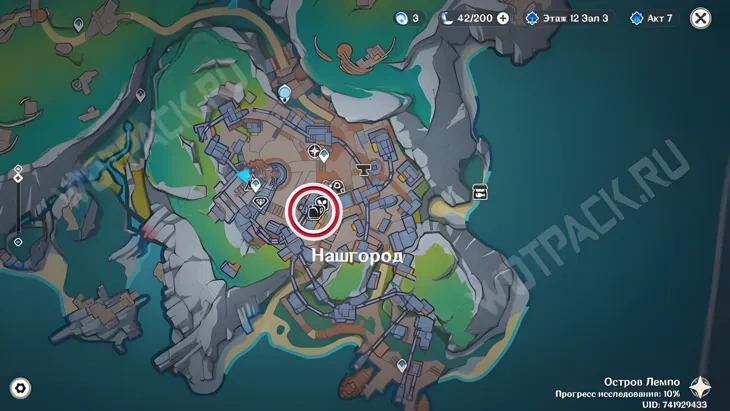Select the shop marker by the east coast
This screenshot has width=730, height=411.
tap(480, 192)
